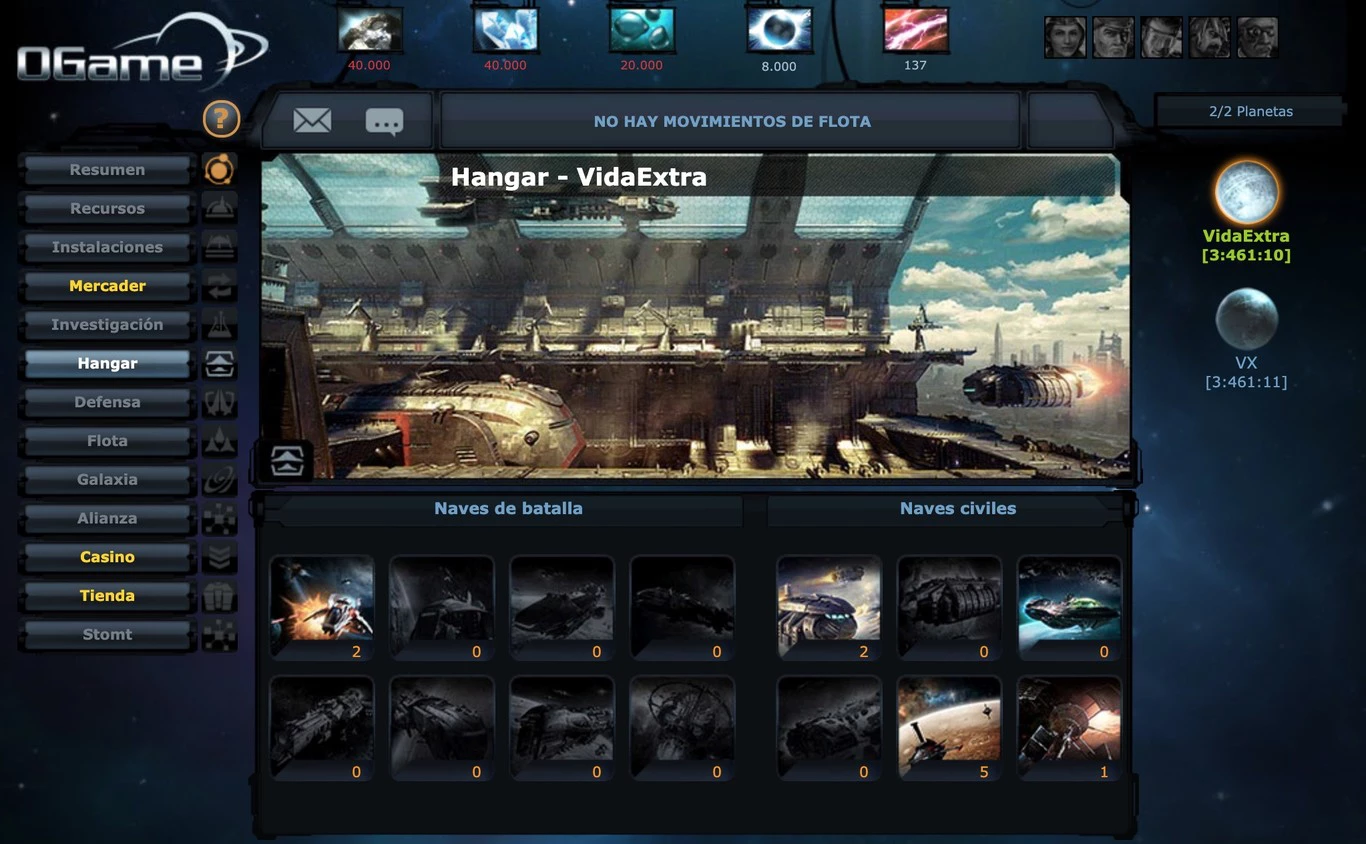This screenshot has width=1366, height=844.
Task: Switch to planet VX
Action: pyautogui.click(x=1246, y=320)
